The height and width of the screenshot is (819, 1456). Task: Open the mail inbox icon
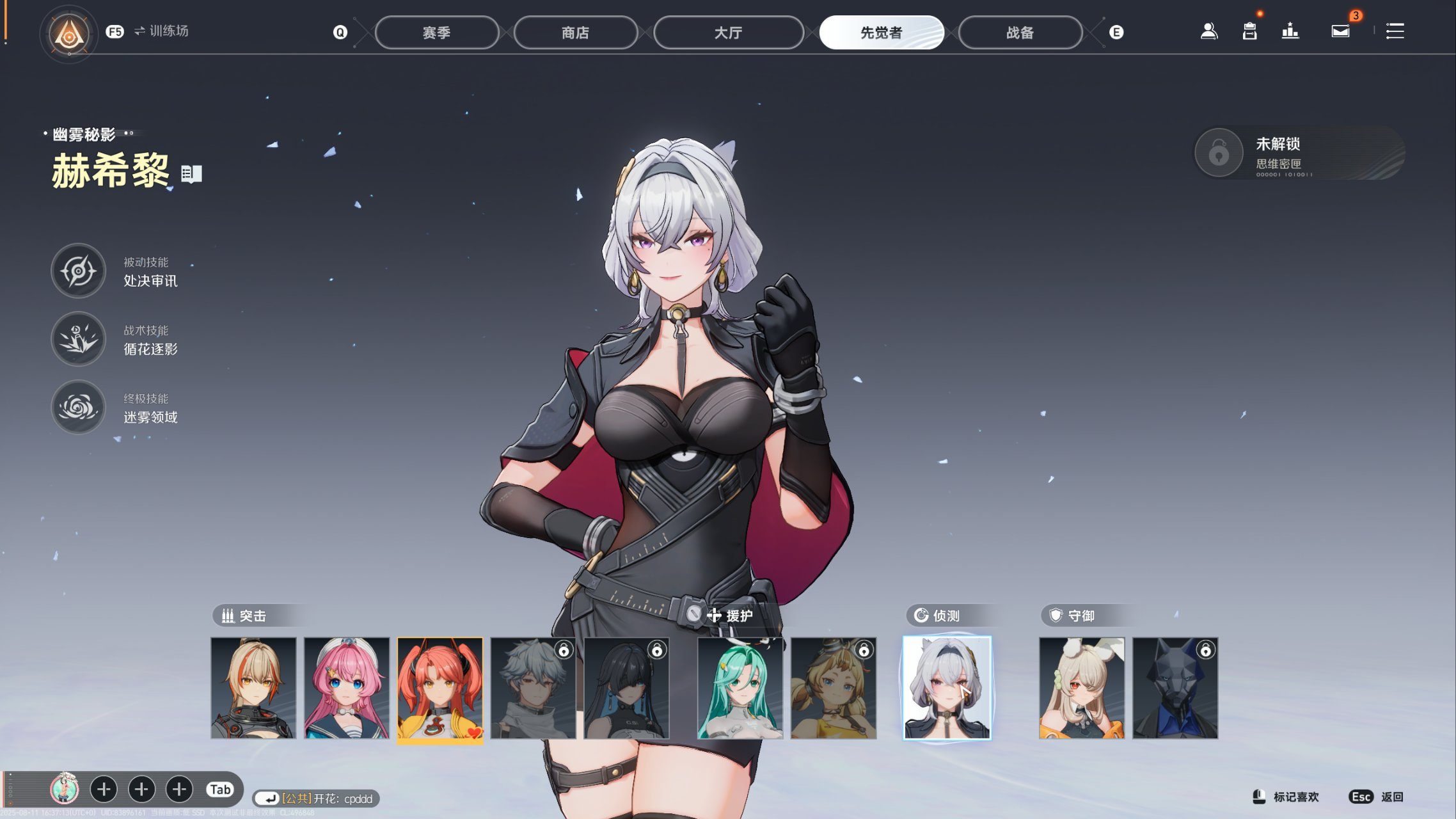[x=1340, y=31]
